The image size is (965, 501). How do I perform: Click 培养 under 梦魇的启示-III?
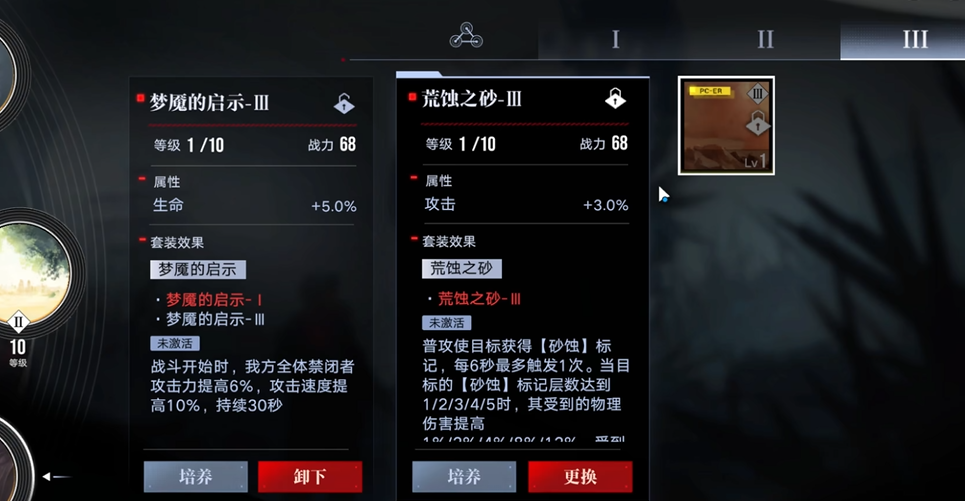pyautogui.click(x=196, y=477)
